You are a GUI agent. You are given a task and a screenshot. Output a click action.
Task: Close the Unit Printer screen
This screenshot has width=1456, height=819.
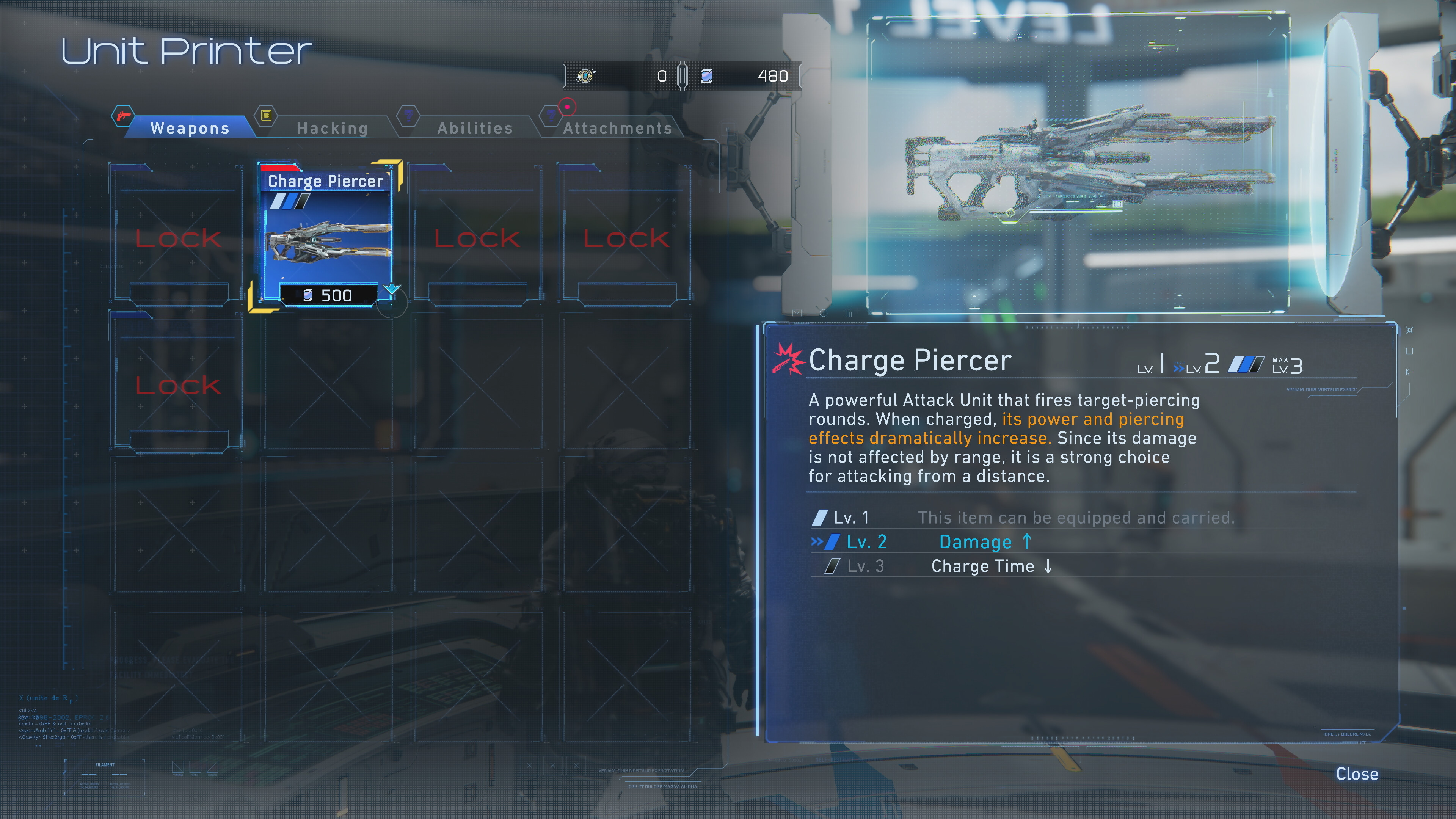coord(1357,774)
